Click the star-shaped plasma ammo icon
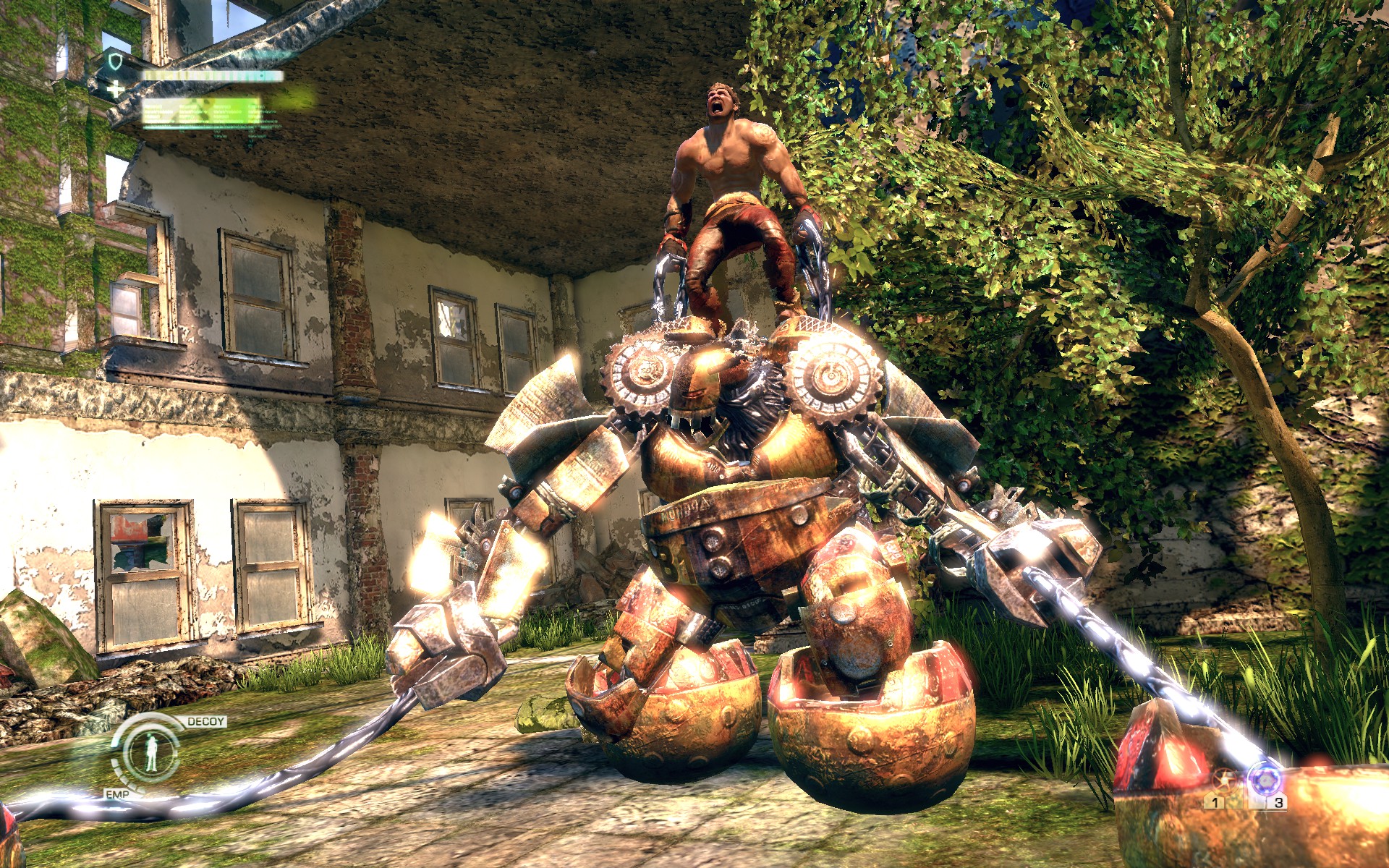This screenshot has height=868, width=1389. point(1225,780)
